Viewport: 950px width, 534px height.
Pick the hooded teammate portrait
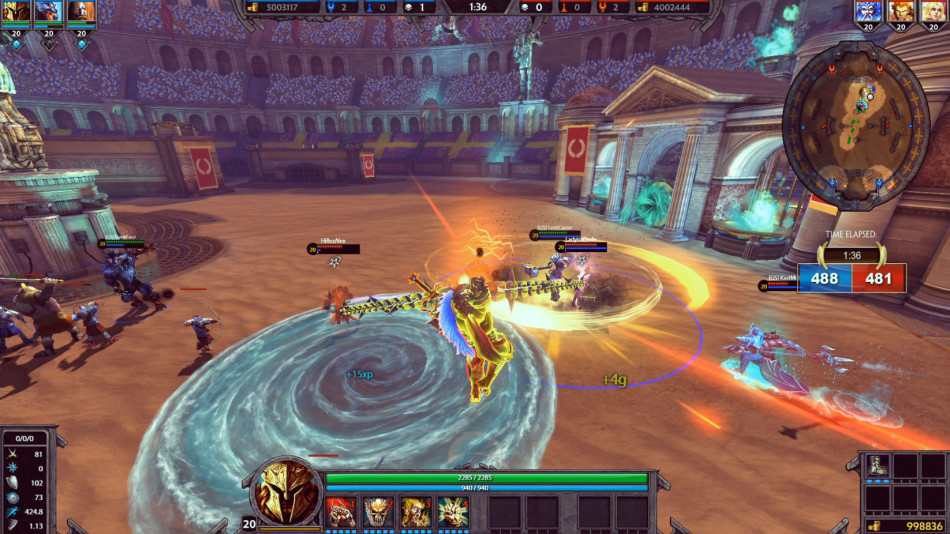coord(82,12)
